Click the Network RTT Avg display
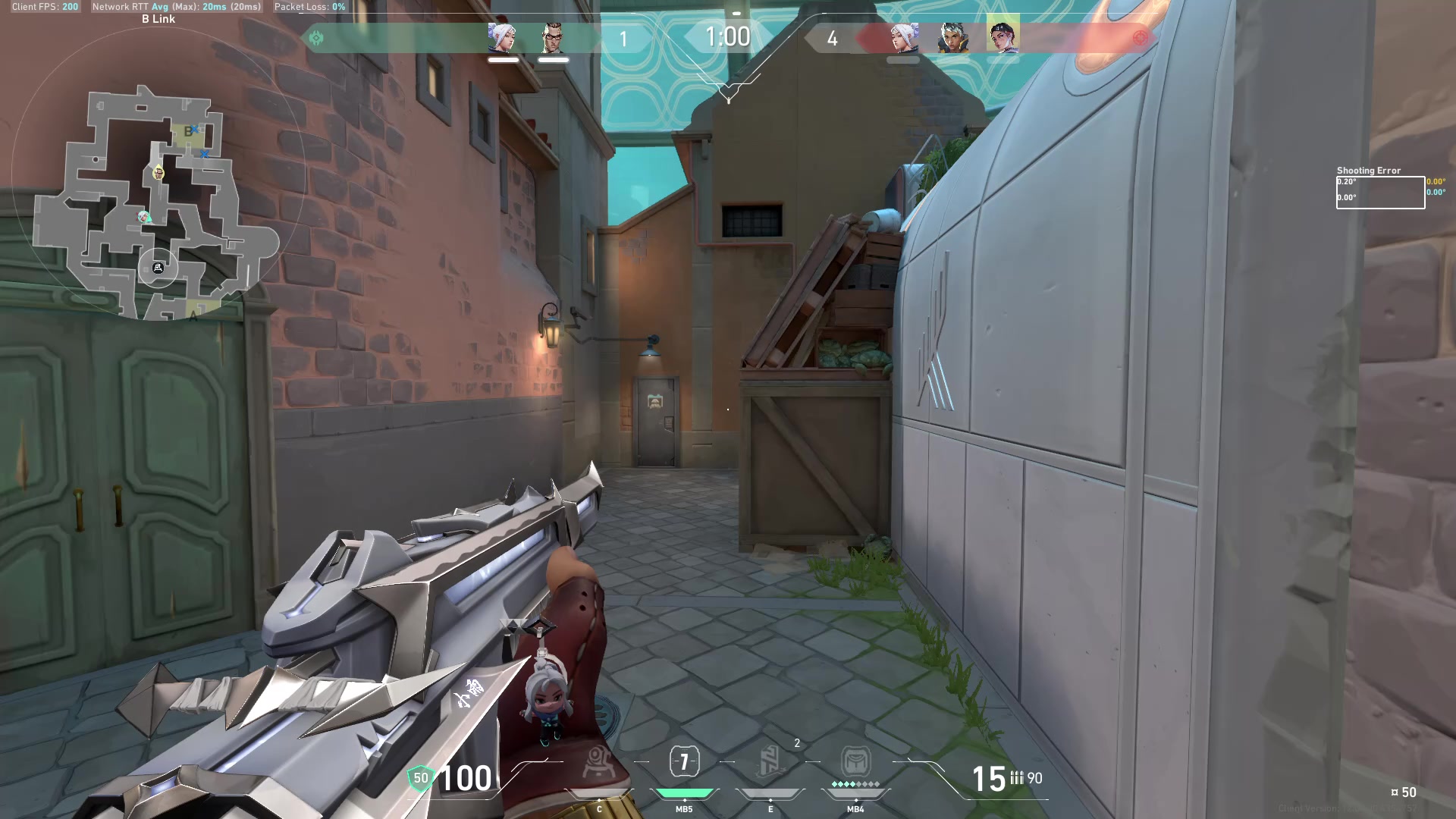Screen dimensions: 1456x819 click(x=174, y=7)
